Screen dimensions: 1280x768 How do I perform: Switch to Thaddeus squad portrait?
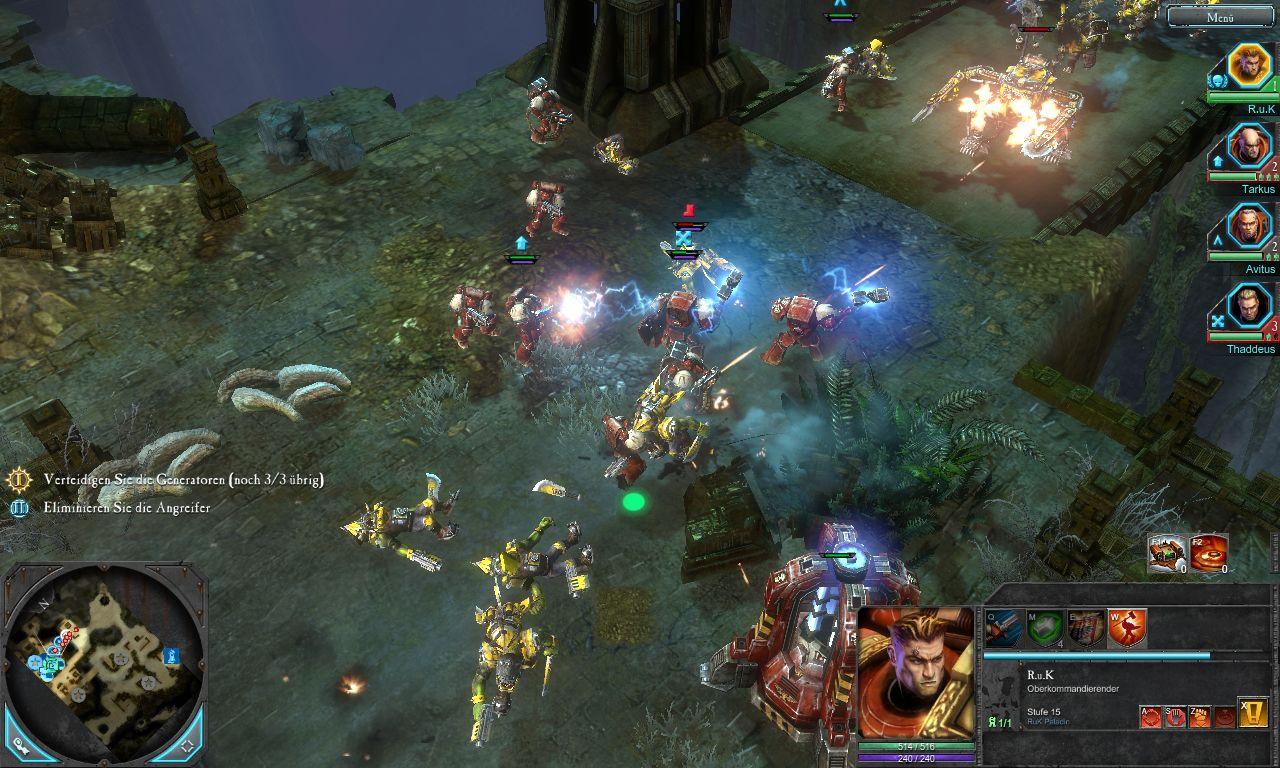(1248, 307)
